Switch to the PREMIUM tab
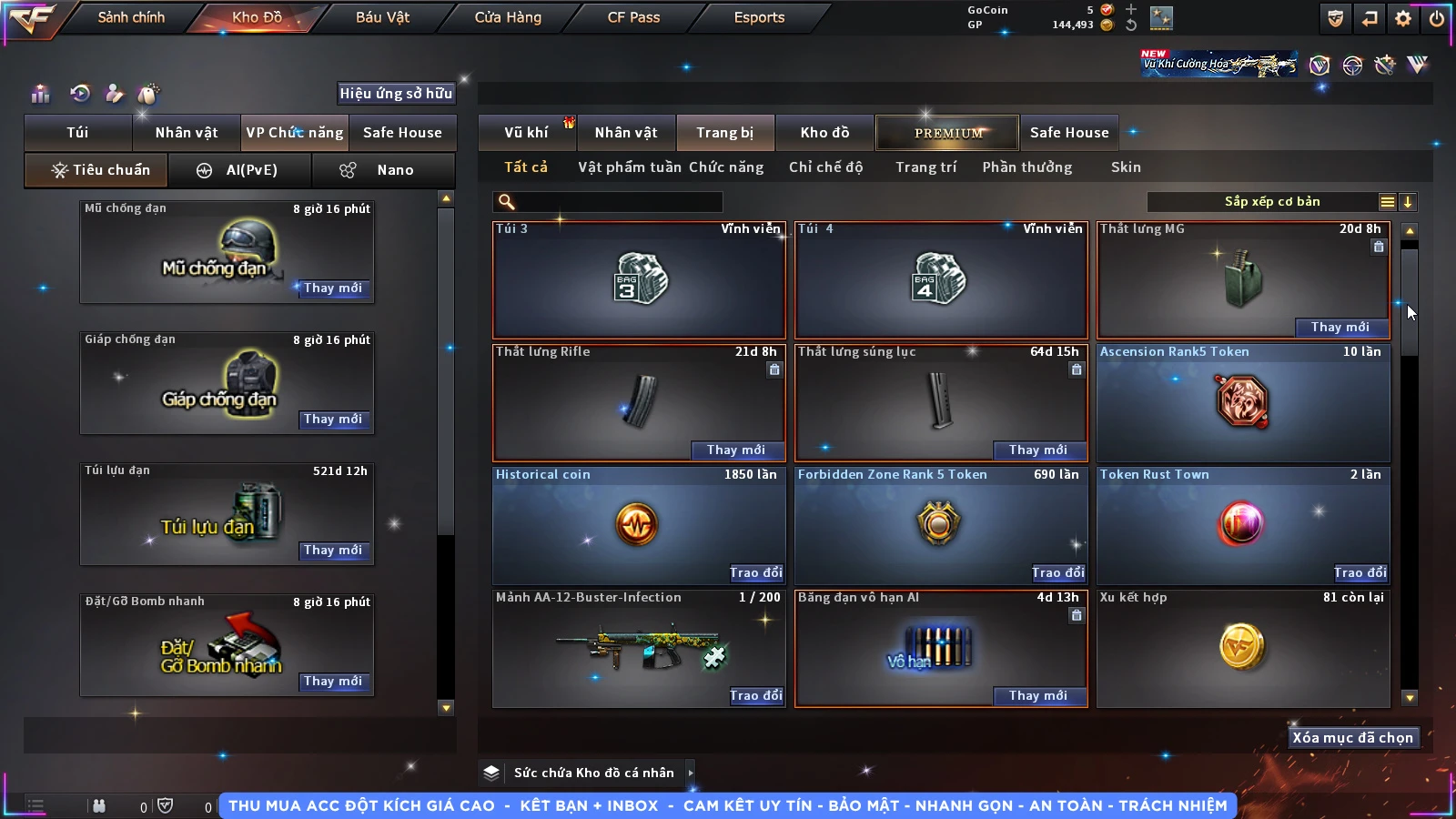 click(x=948, y=133)
